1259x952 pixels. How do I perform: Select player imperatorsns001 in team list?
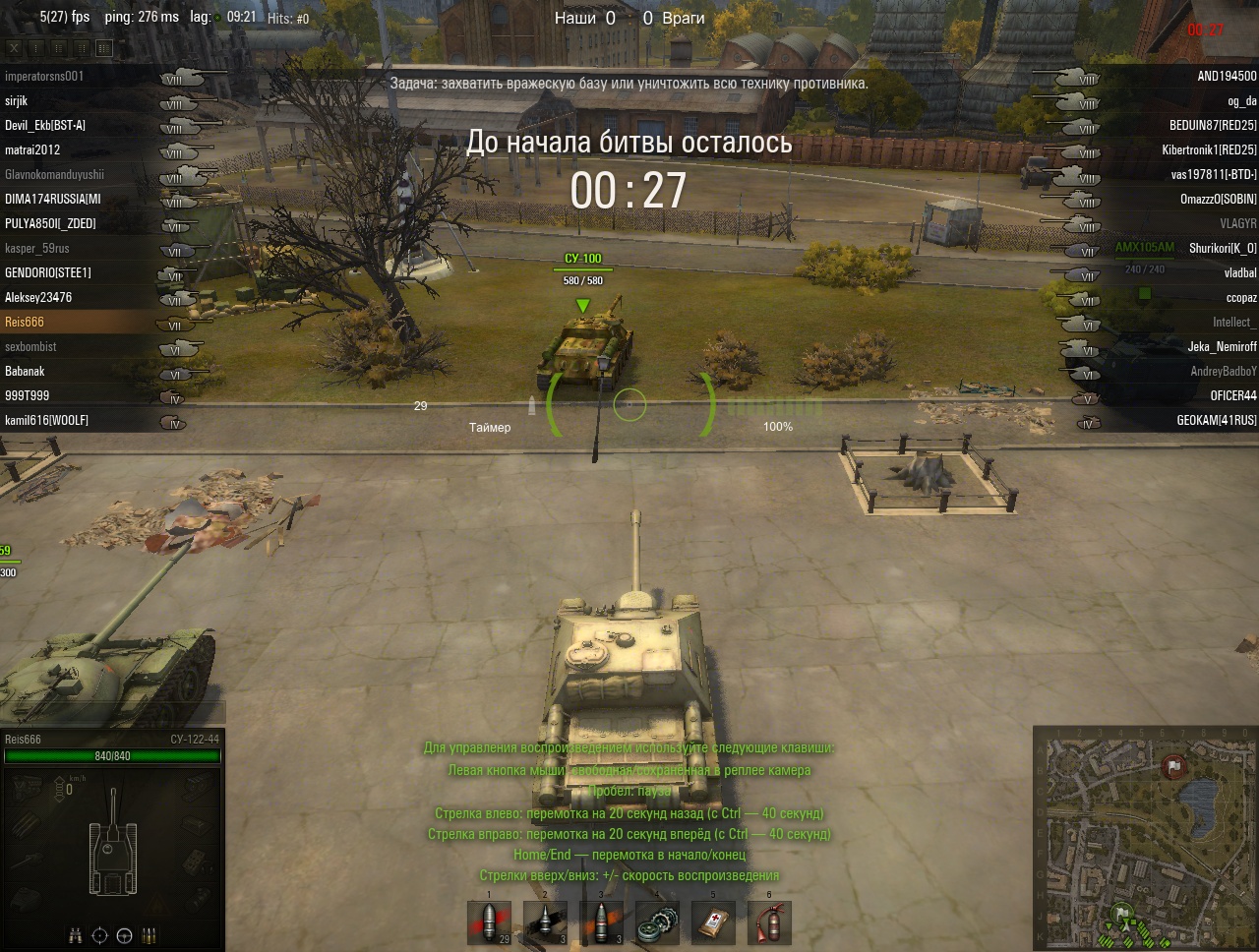(44, 76)
